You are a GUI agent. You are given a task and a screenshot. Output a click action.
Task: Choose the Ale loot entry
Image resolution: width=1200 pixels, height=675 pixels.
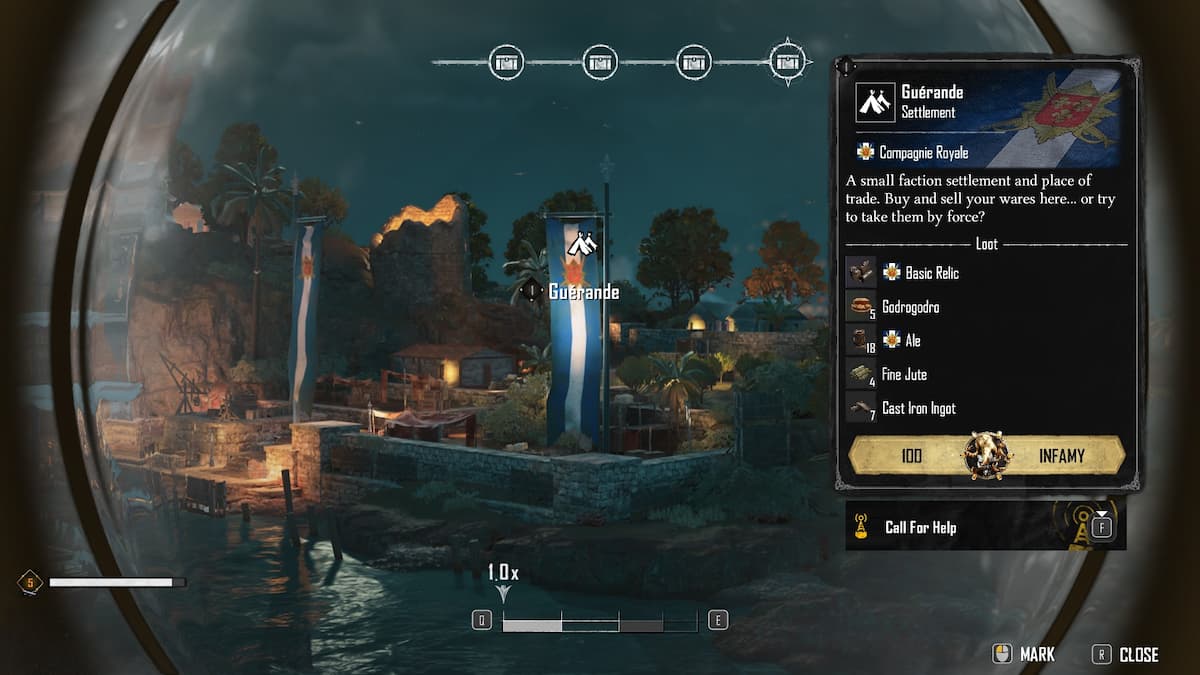(x=912, y=341)
